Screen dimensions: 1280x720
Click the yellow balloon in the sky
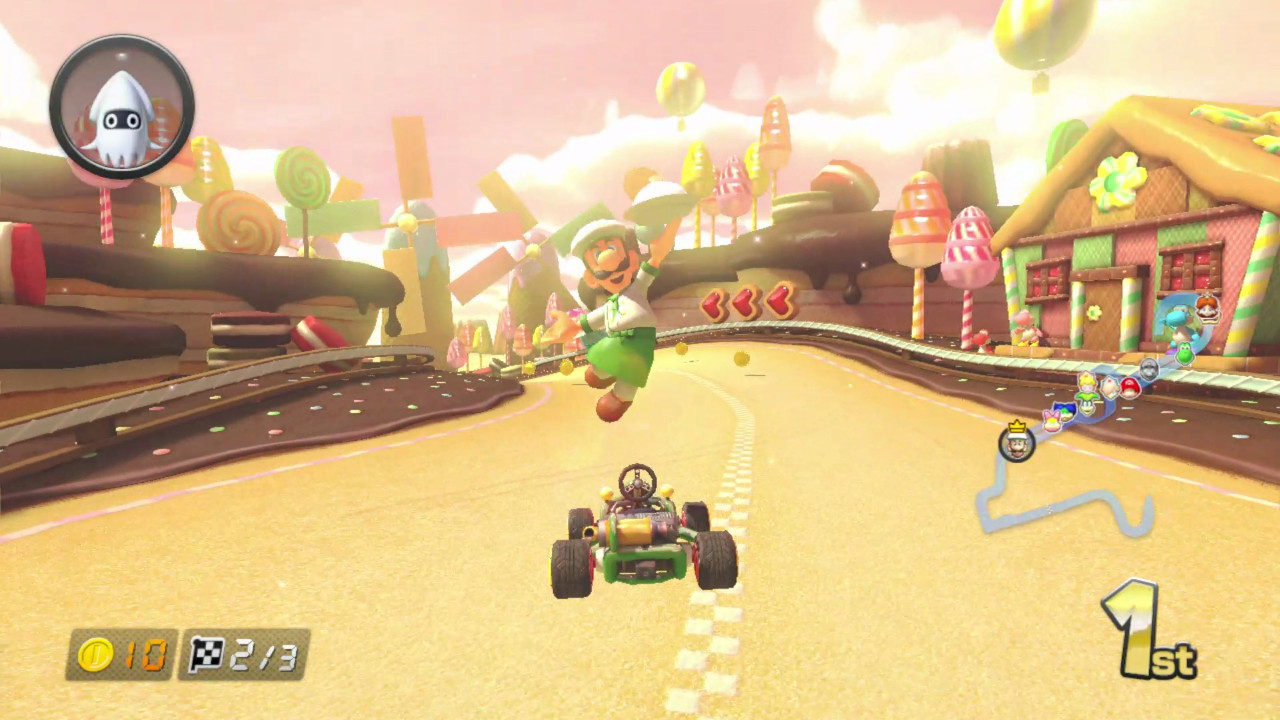point(678,88)
